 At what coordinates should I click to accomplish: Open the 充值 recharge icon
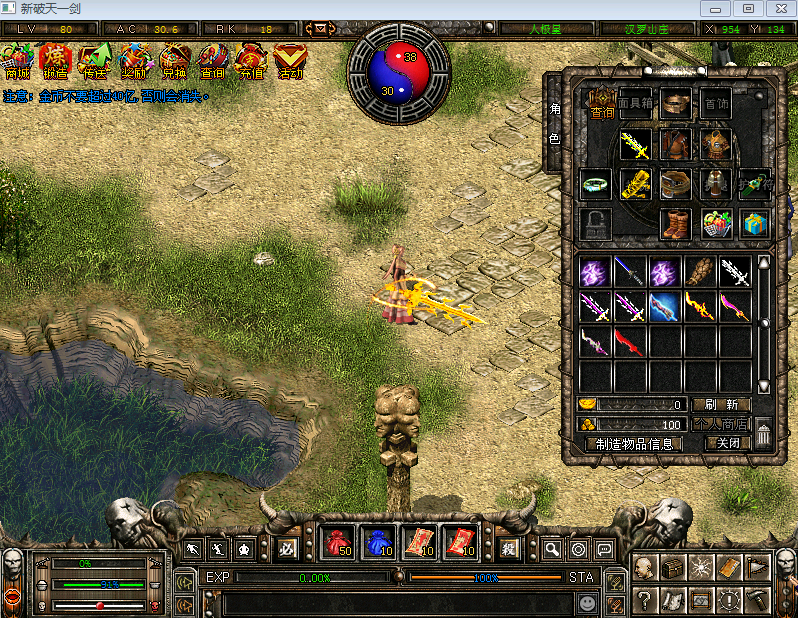pyautogui.click(x=251, y=60)
